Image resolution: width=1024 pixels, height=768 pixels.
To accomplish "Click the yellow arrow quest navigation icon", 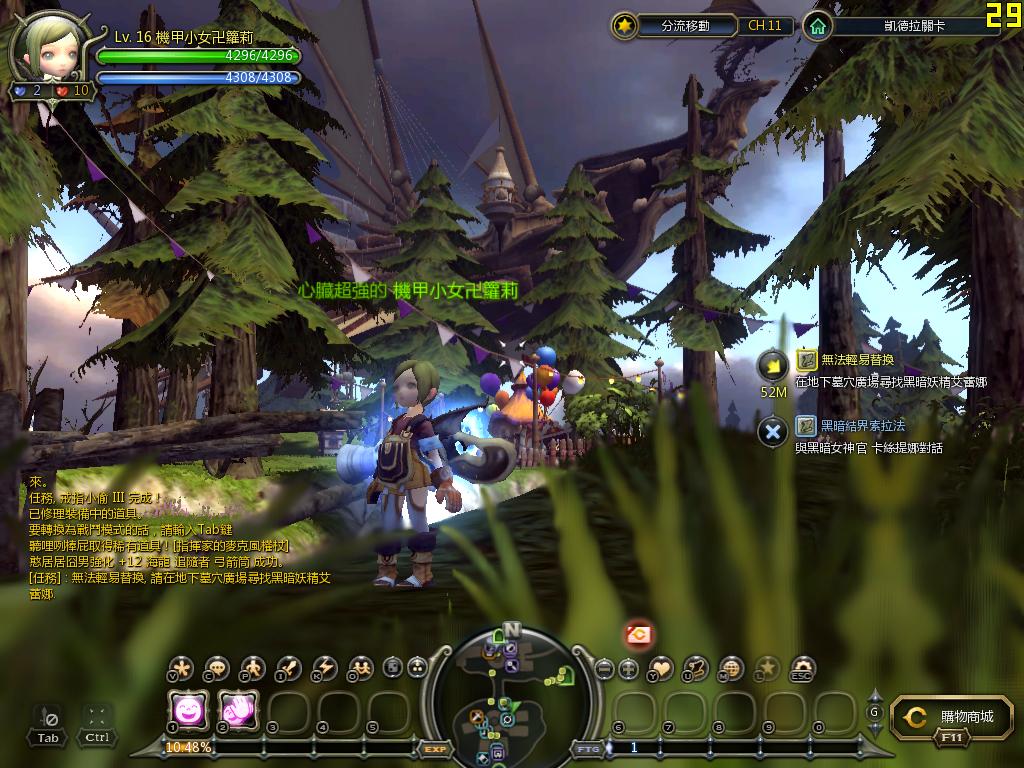I will (x=772, y=365).
